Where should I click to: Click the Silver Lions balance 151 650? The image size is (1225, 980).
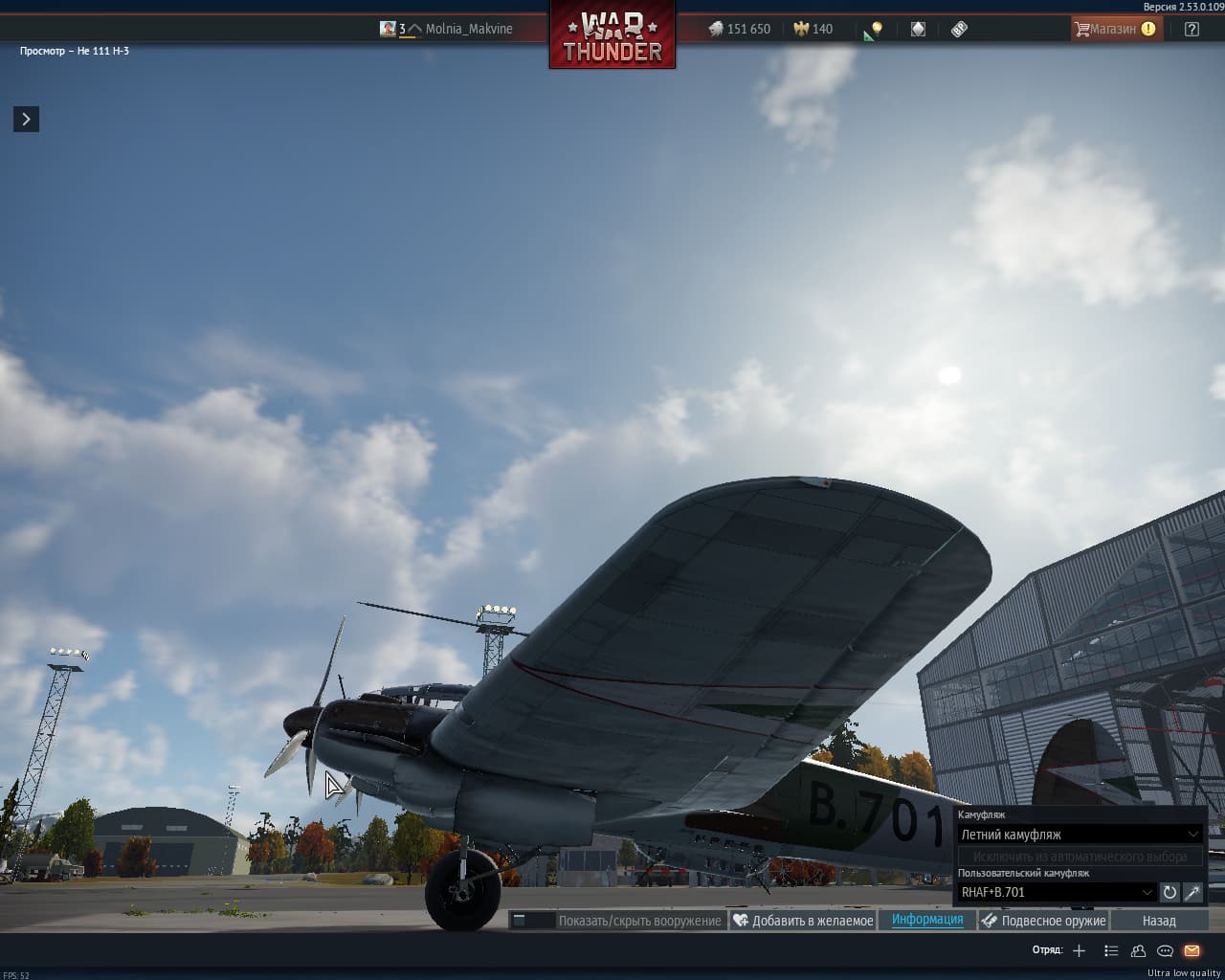click(739, 29)
